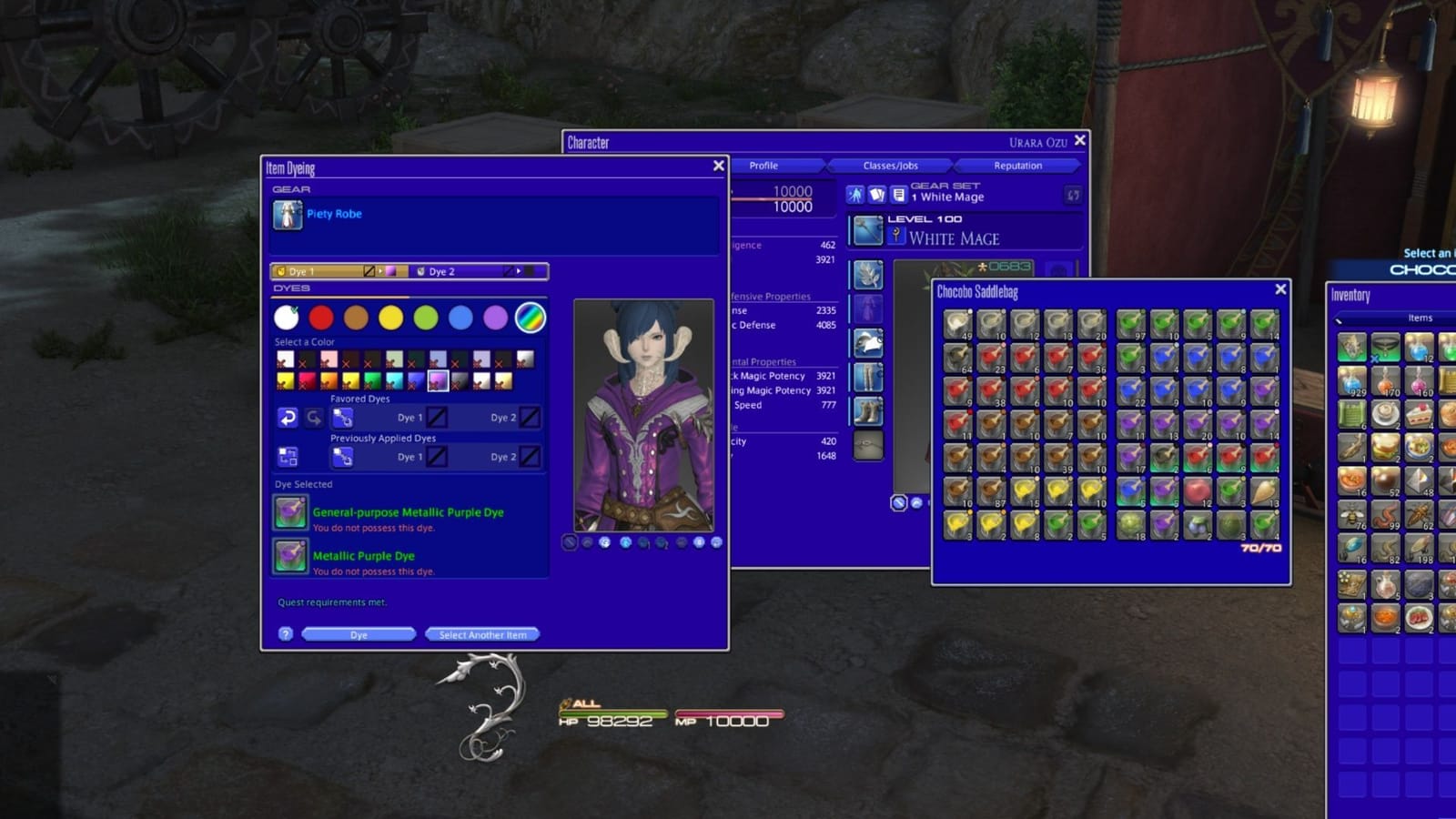Click the help question mark in Item Dyeing
Screen dimensions: 1456x819
coord(284,634)
